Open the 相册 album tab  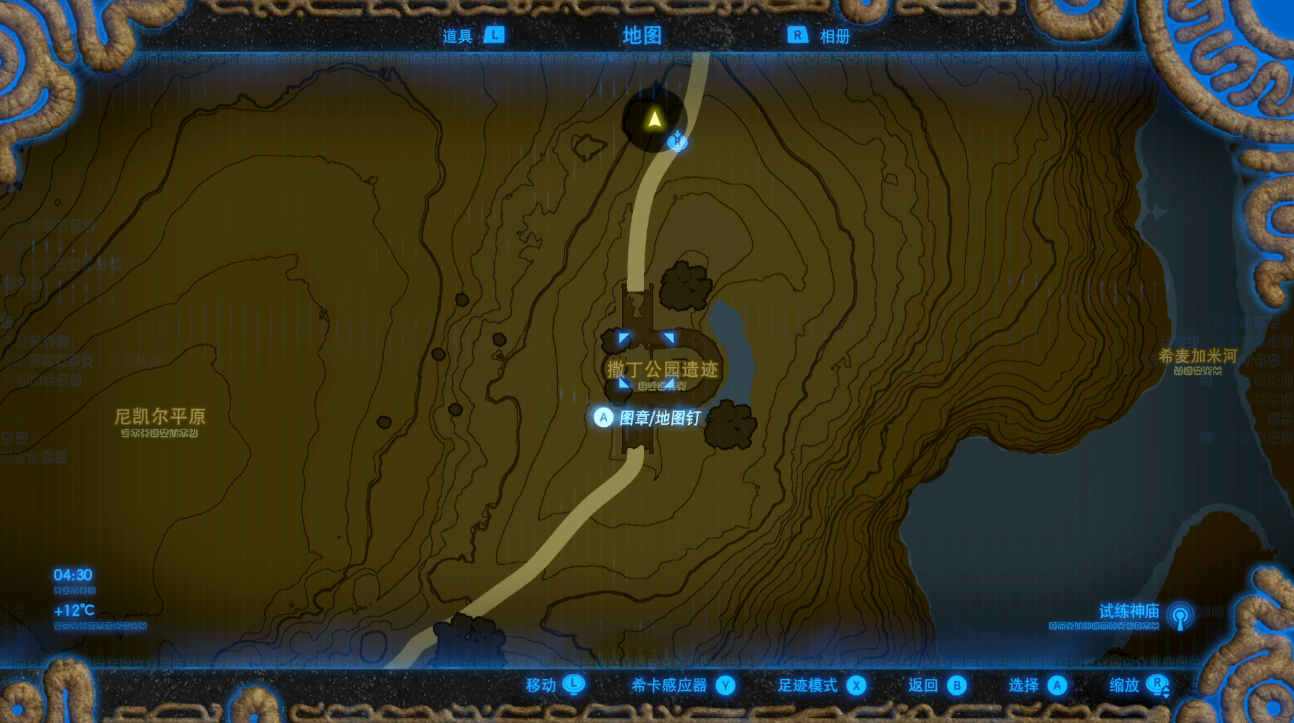pyautogui.click(x=820, y=36)
